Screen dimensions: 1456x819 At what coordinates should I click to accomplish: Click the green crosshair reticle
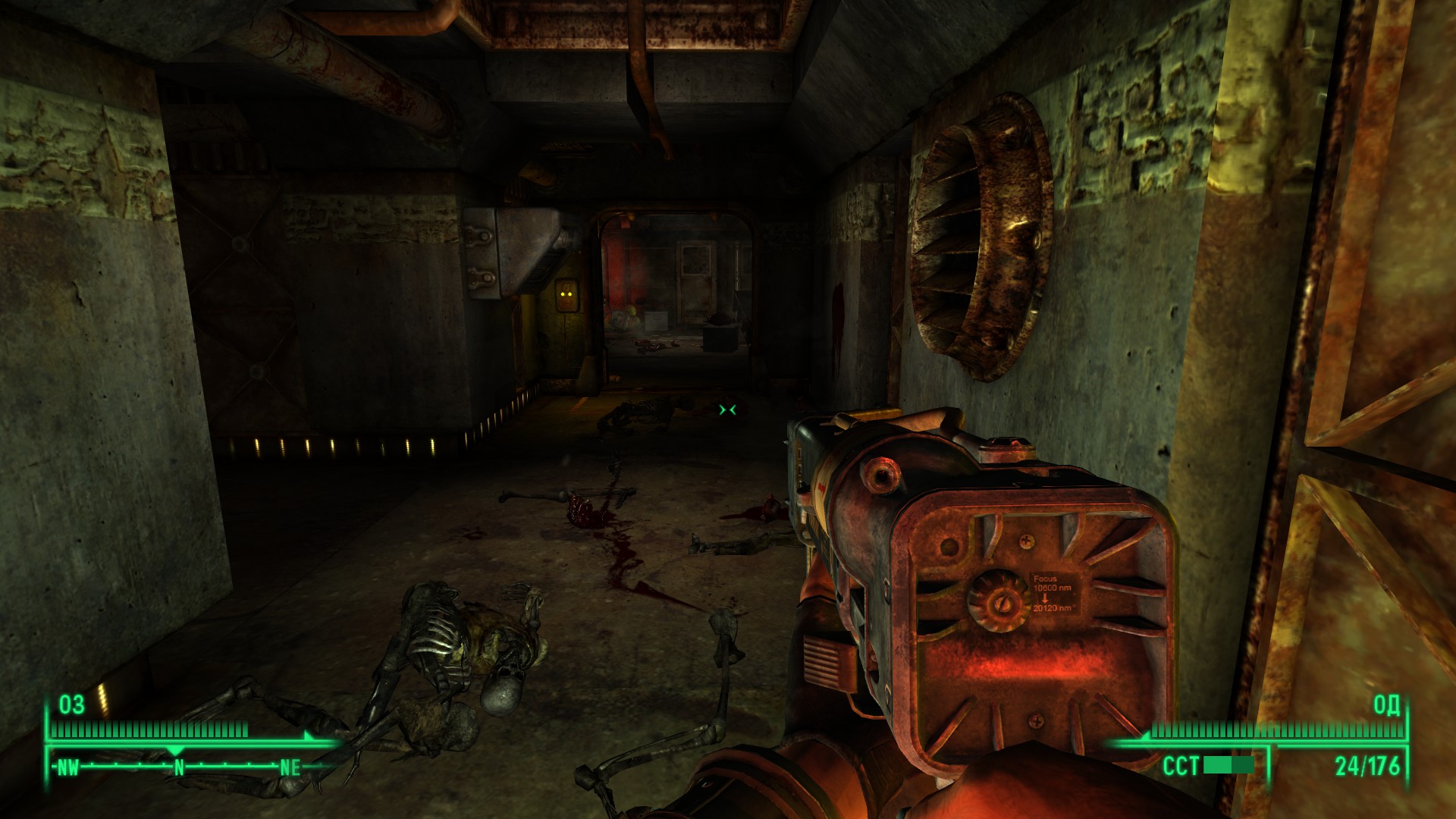click(x=726, y=409)
